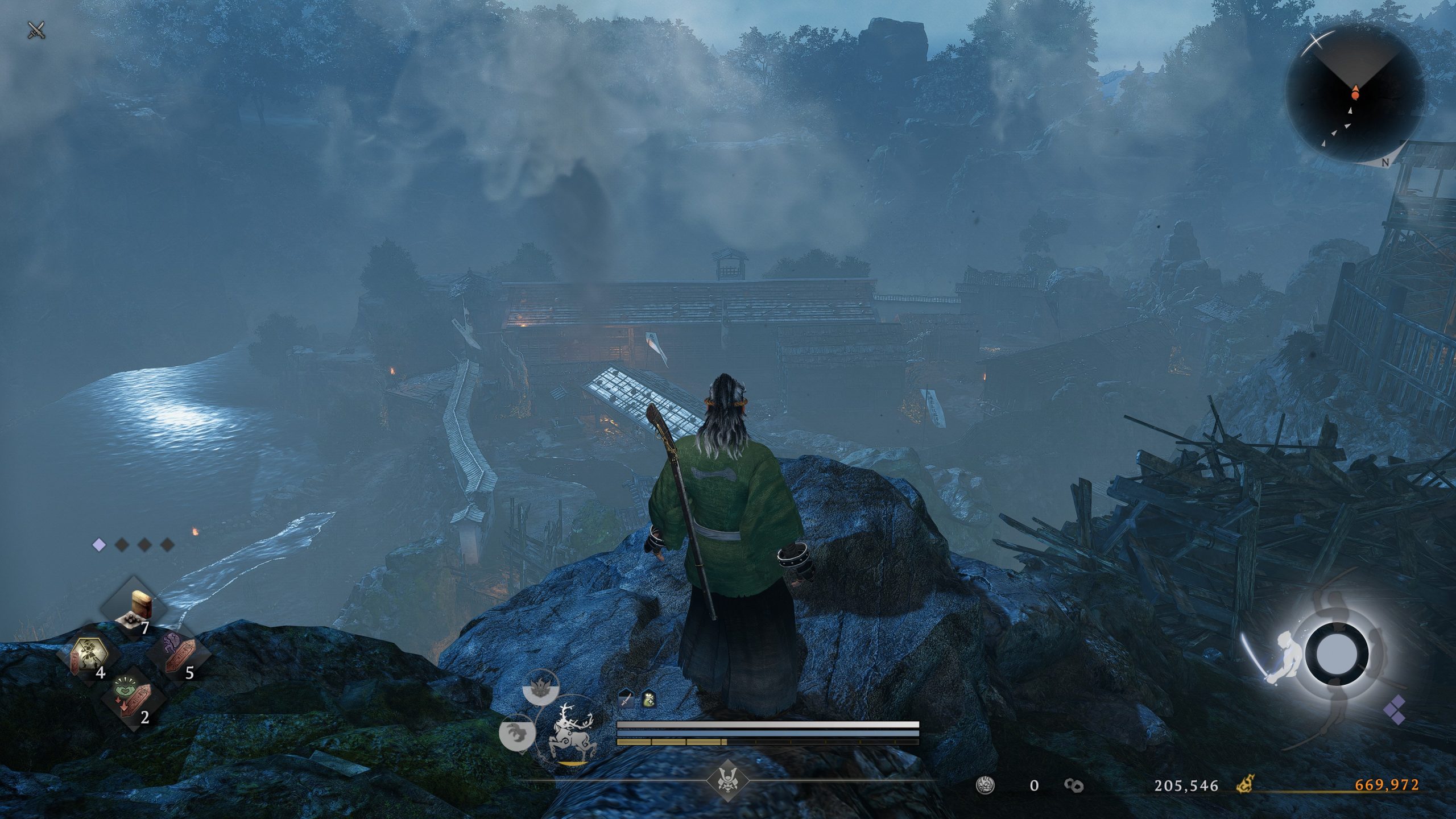1456x819 pixels.
Task: Use the warrior-silhouette talisman with count 4
Action: 87,654
